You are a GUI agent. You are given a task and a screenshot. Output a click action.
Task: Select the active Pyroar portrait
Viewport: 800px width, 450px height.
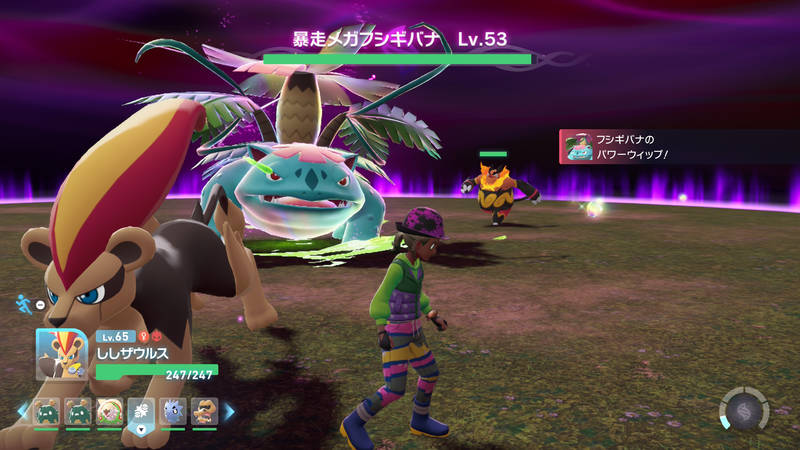pos(62,354)
